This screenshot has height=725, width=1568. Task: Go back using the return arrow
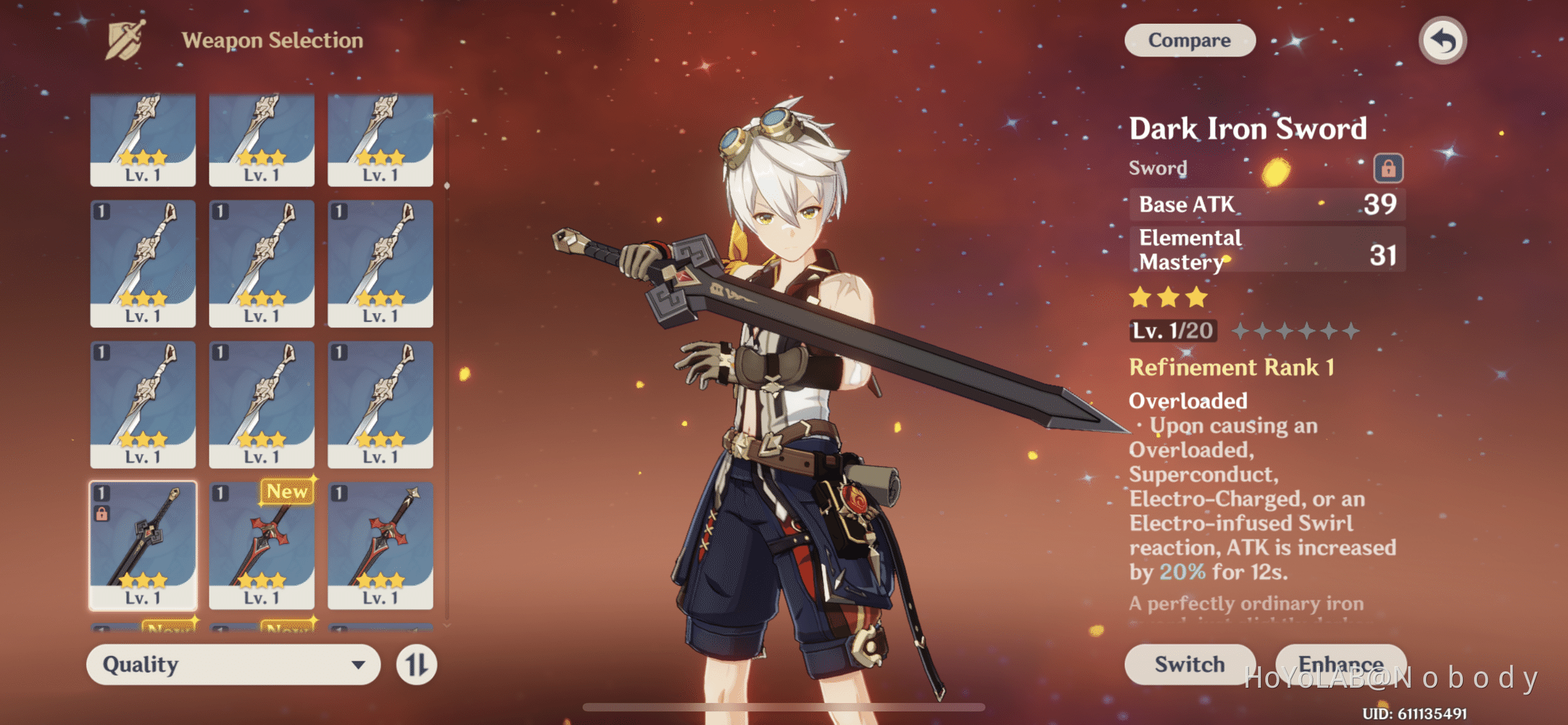[x=1442, y=41]
